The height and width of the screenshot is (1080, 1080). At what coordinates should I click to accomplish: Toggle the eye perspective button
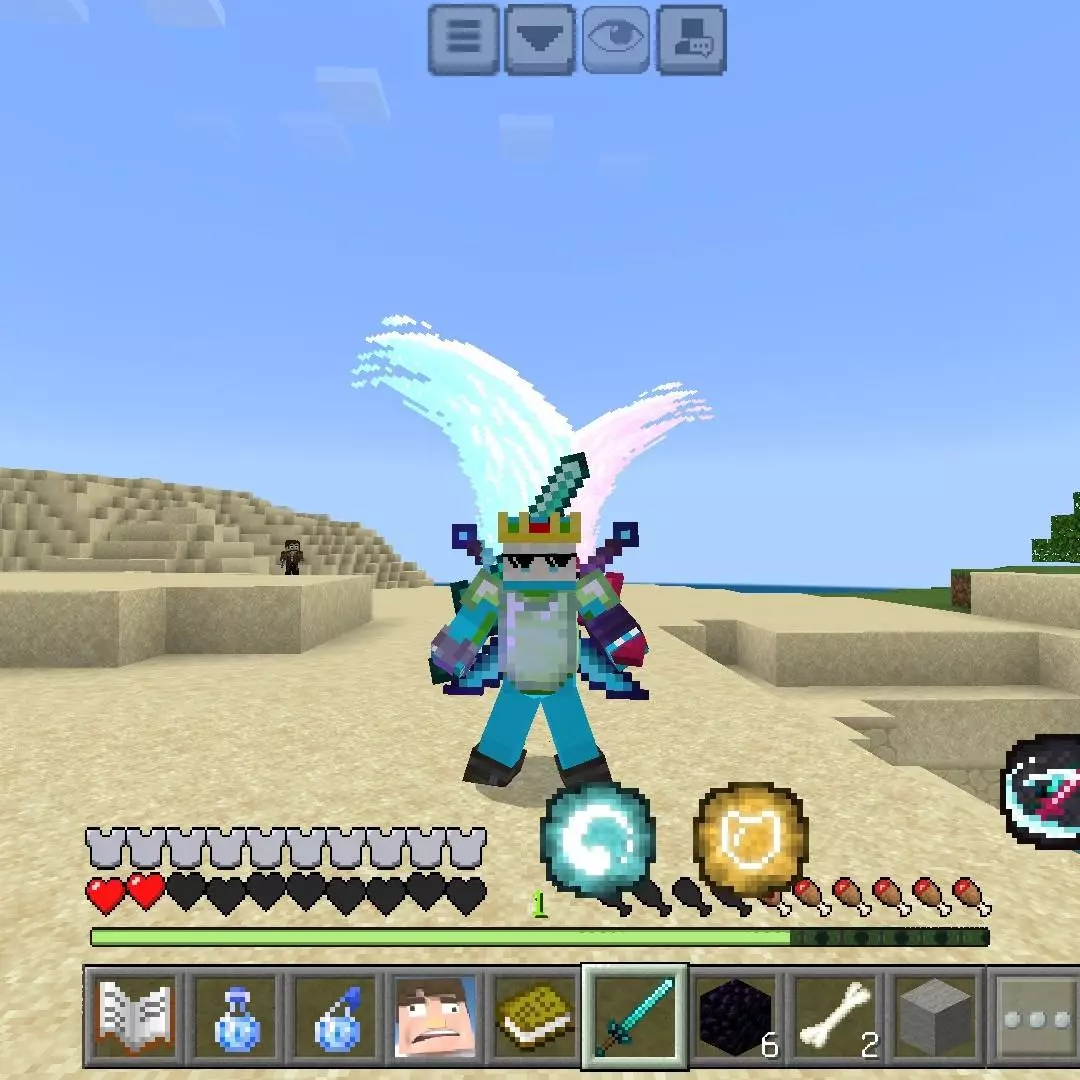pyautogui.click(x=616, y=39)
